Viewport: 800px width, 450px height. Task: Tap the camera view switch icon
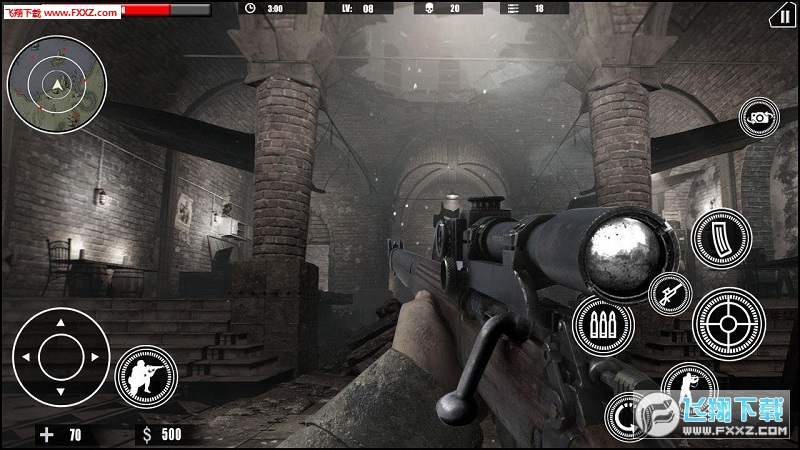coord(759,117)
